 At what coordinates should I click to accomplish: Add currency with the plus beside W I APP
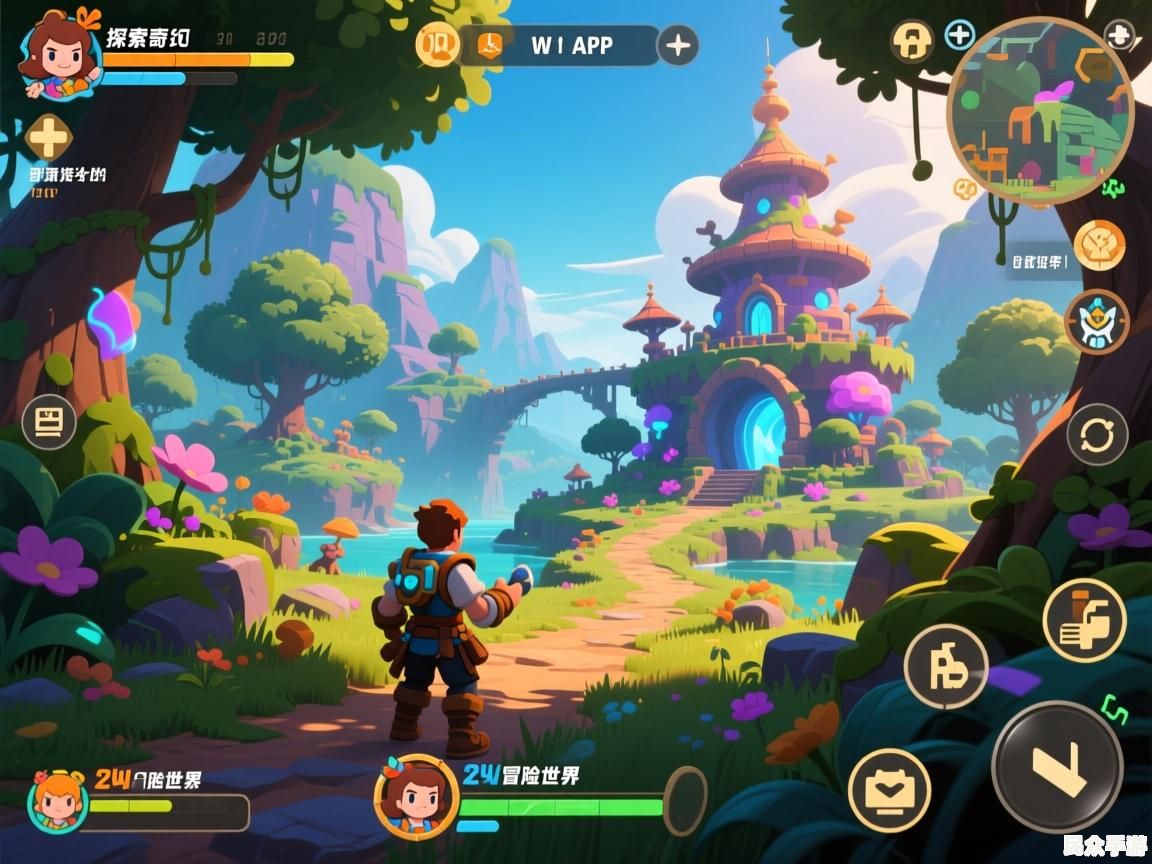coord(679,45)
